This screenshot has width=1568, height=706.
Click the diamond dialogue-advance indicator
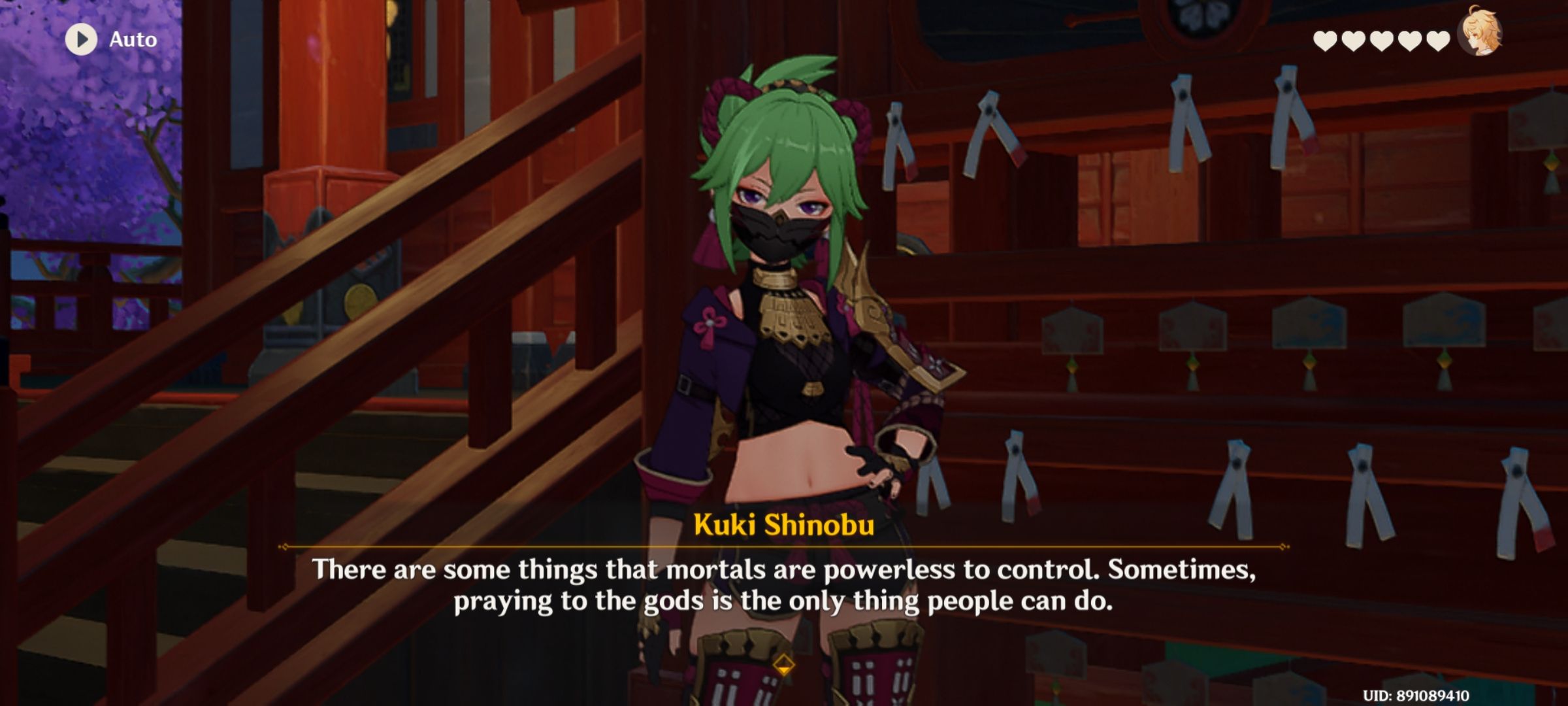(784, 666)
